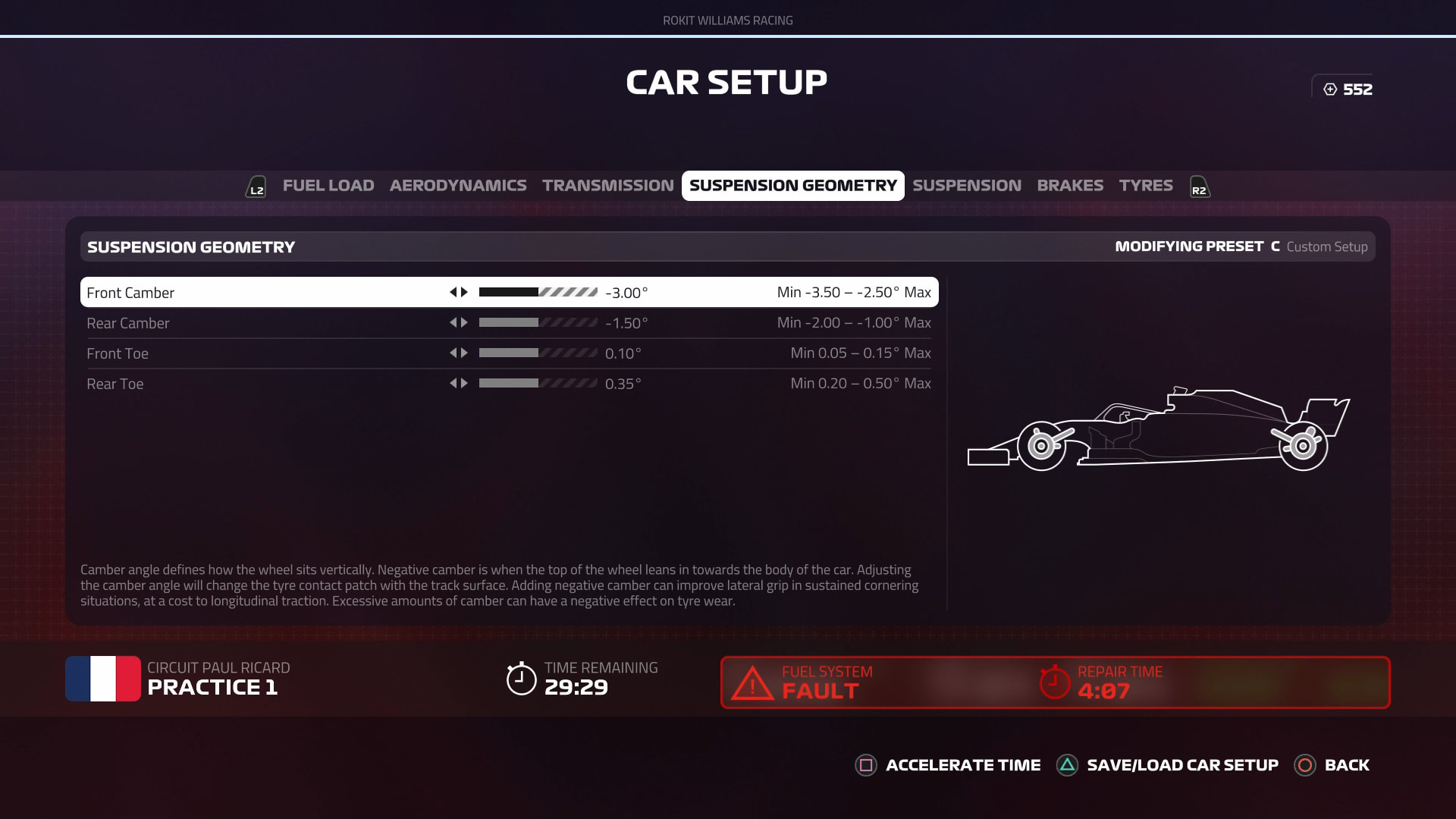Select the Transmission tab
Viewport: 1456px width, 819px height.
click(607, 186)
